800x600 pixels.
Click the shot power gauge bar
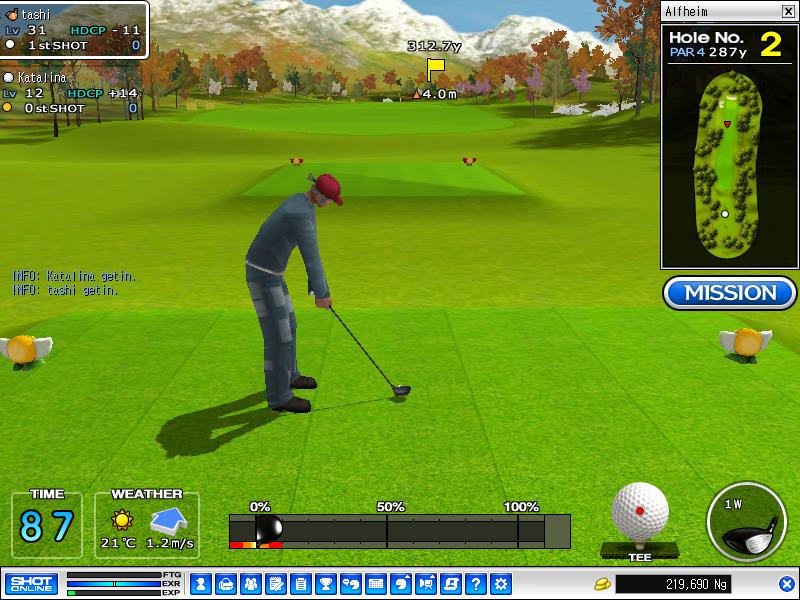tap(398, 531)
